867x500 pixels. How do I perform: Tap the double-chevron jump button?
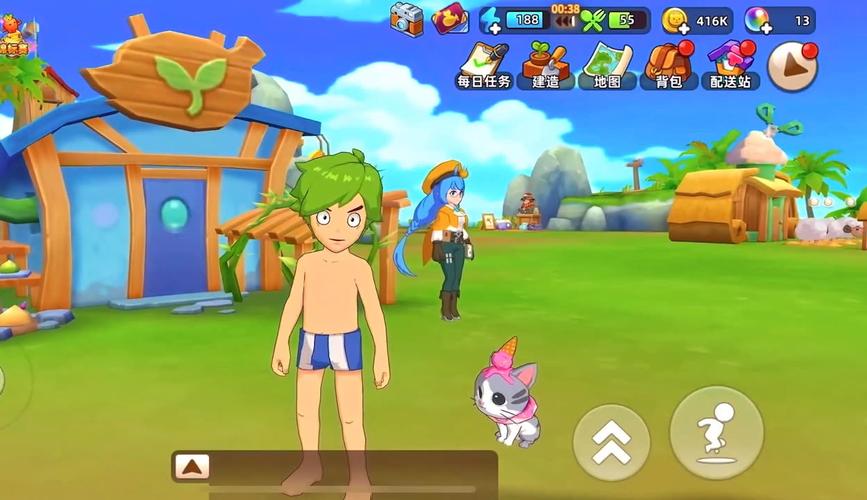[x=611, y=441]
